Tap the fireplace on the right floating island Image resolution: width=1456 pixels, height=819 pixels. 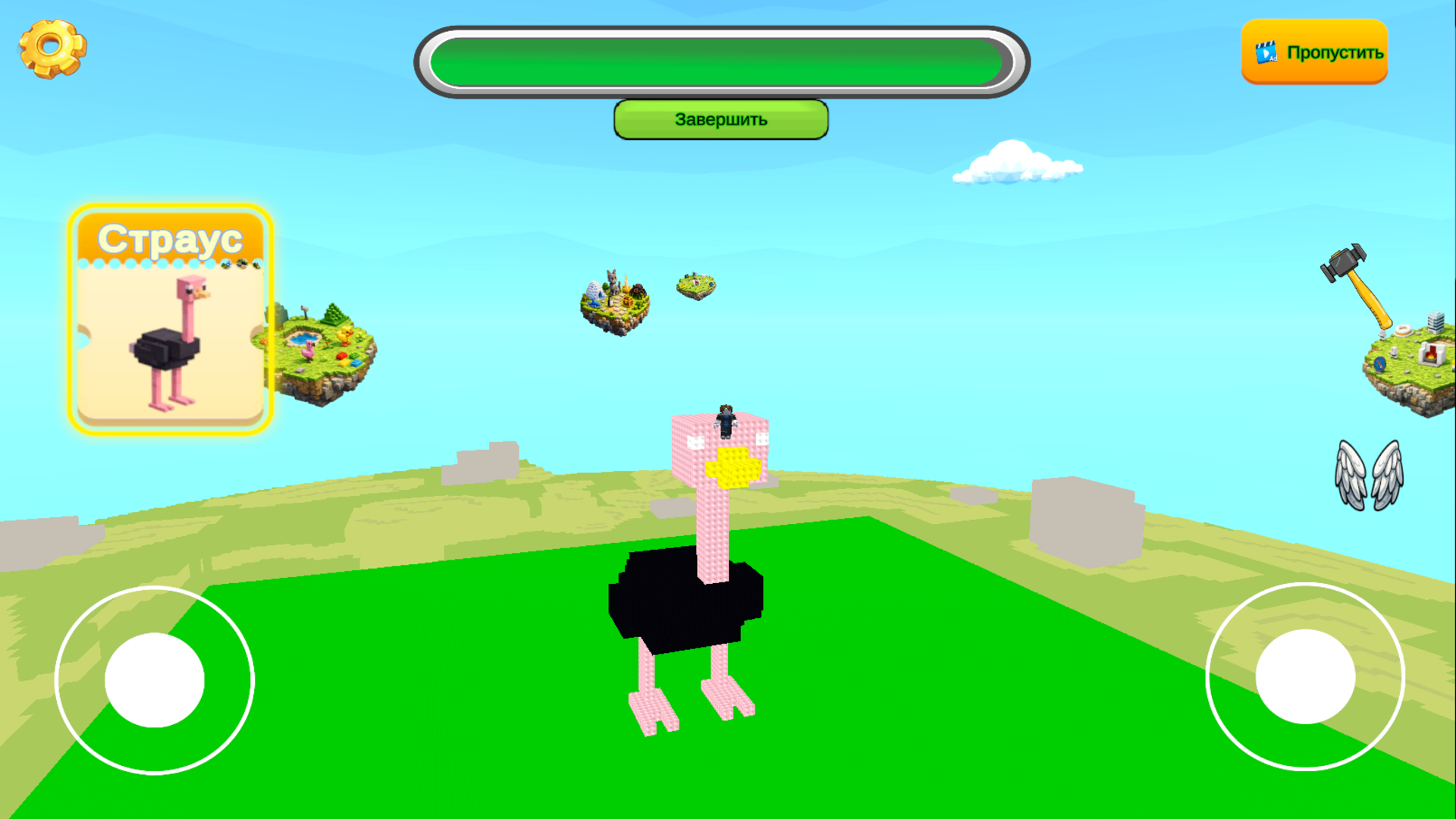coord(1431,354)
